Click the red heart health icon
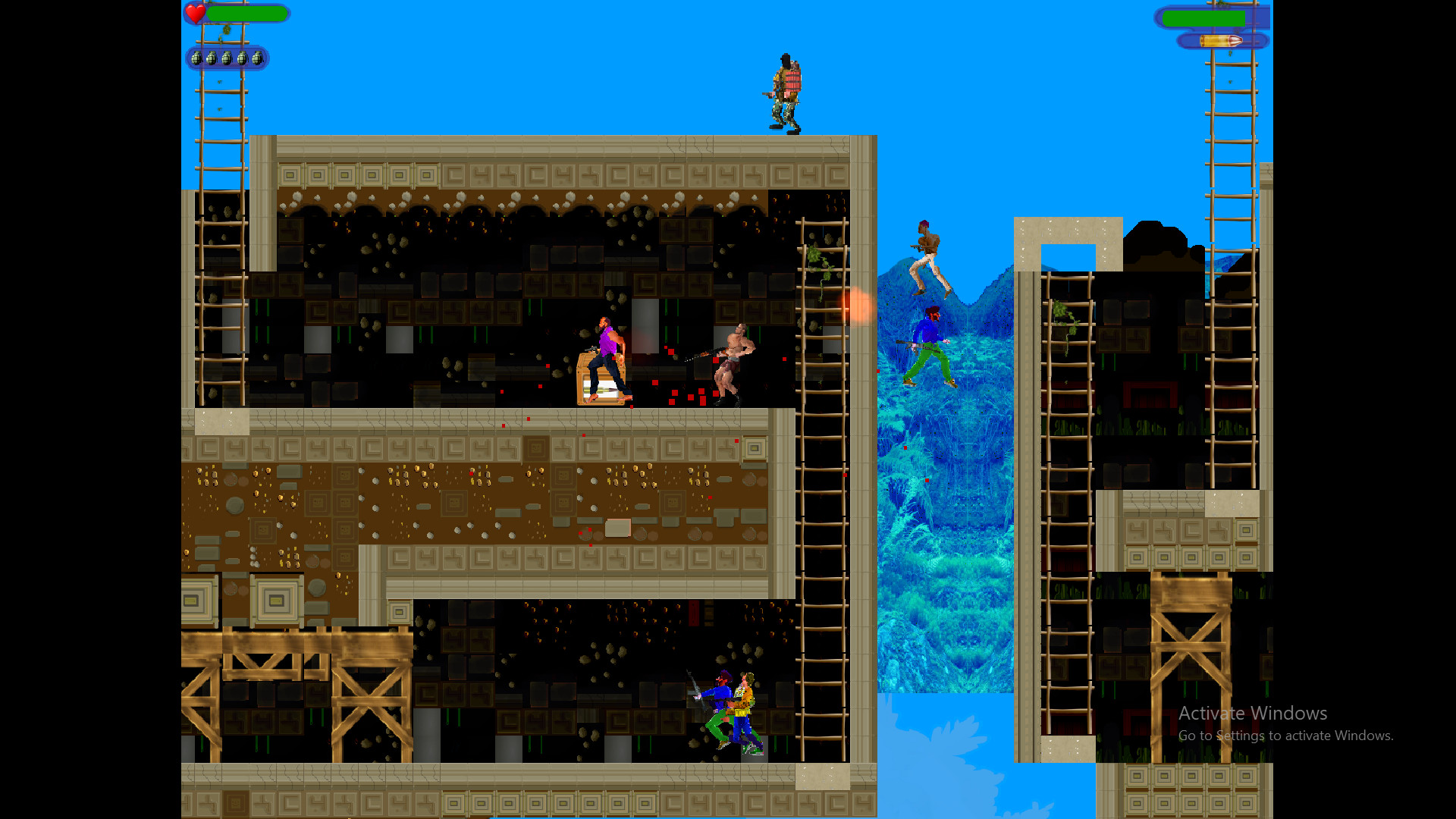Screen dimensions: 1456x819 click(195, 13)
